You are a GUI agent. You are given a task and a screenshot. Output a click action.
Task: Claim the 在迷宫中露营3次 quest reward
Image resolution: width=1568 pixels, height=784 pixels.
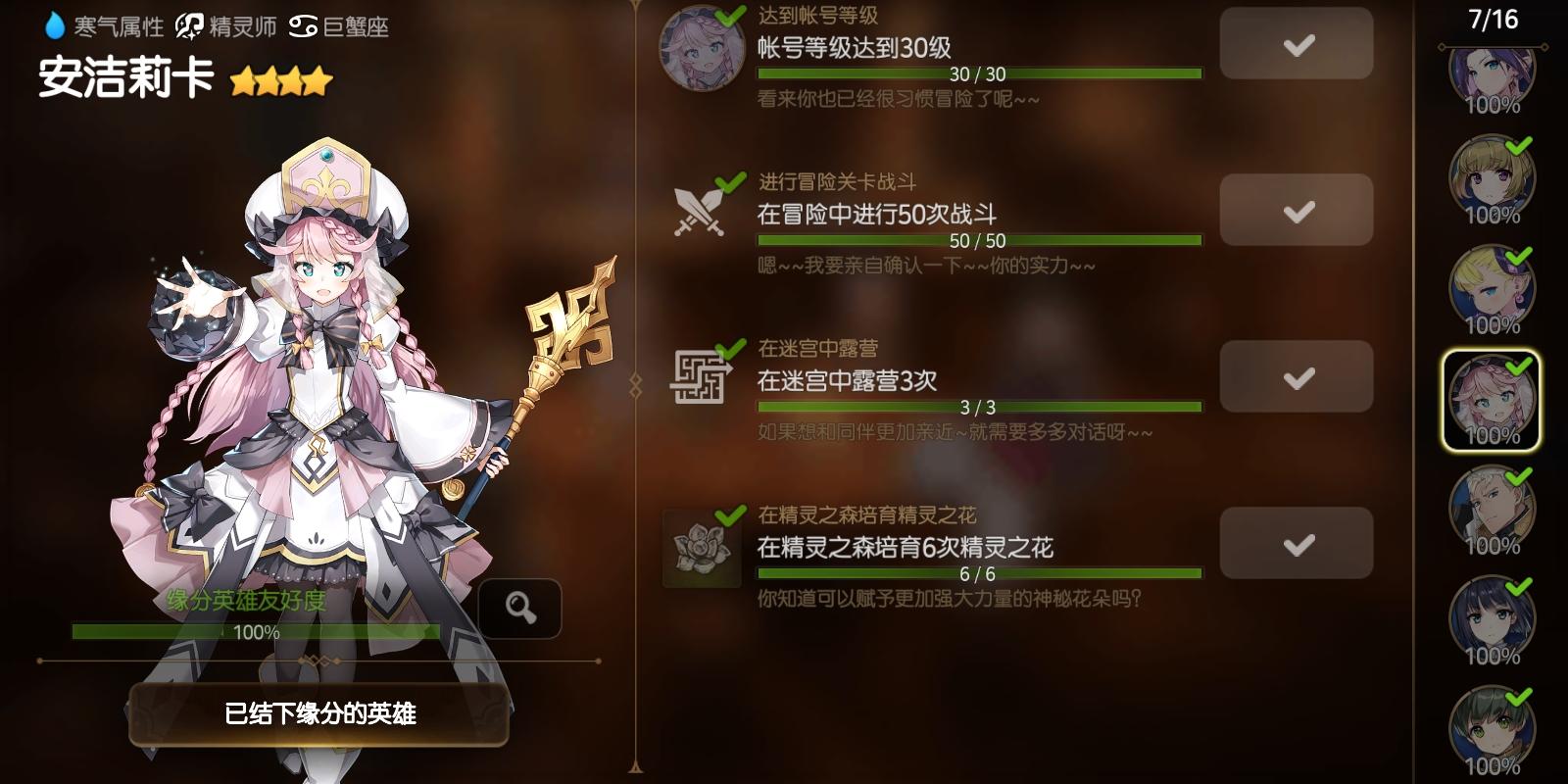pyautogui.click(x=1296, y=377)
